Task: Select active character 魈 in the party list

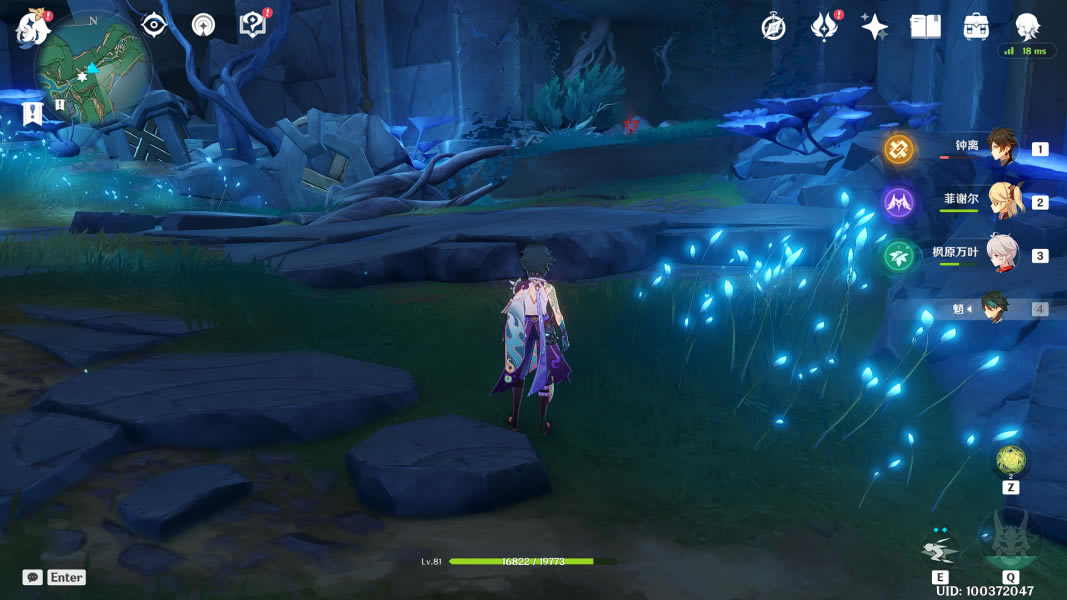Action: pos(994,308)
